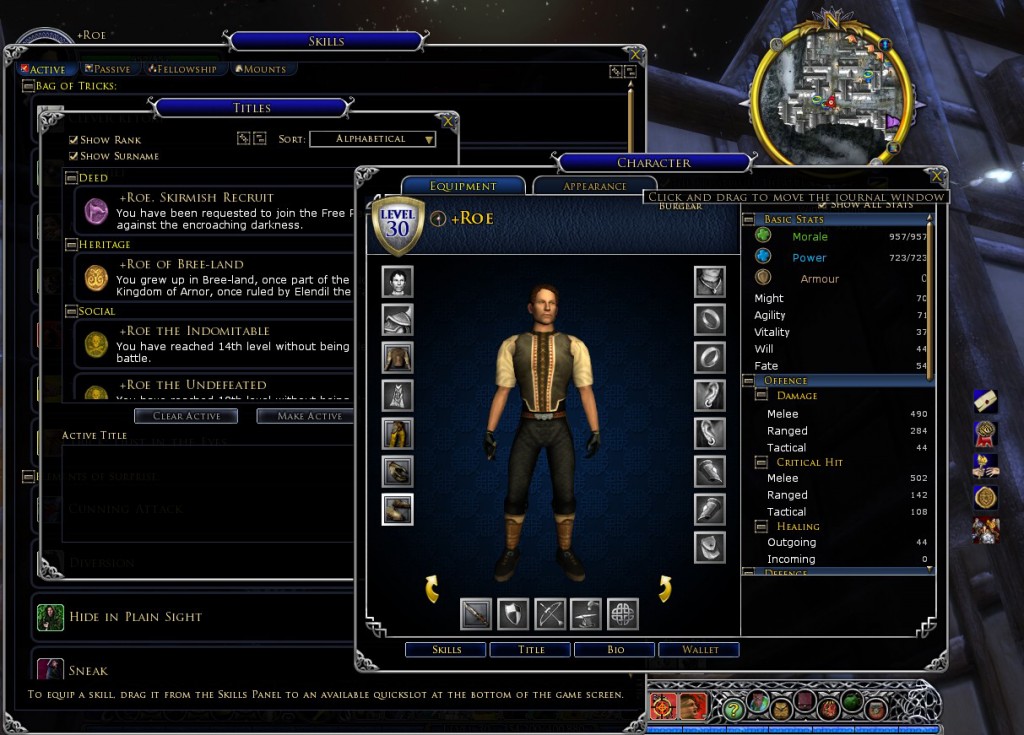This screenshot has height=735, width=1024.
Task: Open the Alphabetical sort dropdown
Action: pyautogui.click(x=372, y=139)
